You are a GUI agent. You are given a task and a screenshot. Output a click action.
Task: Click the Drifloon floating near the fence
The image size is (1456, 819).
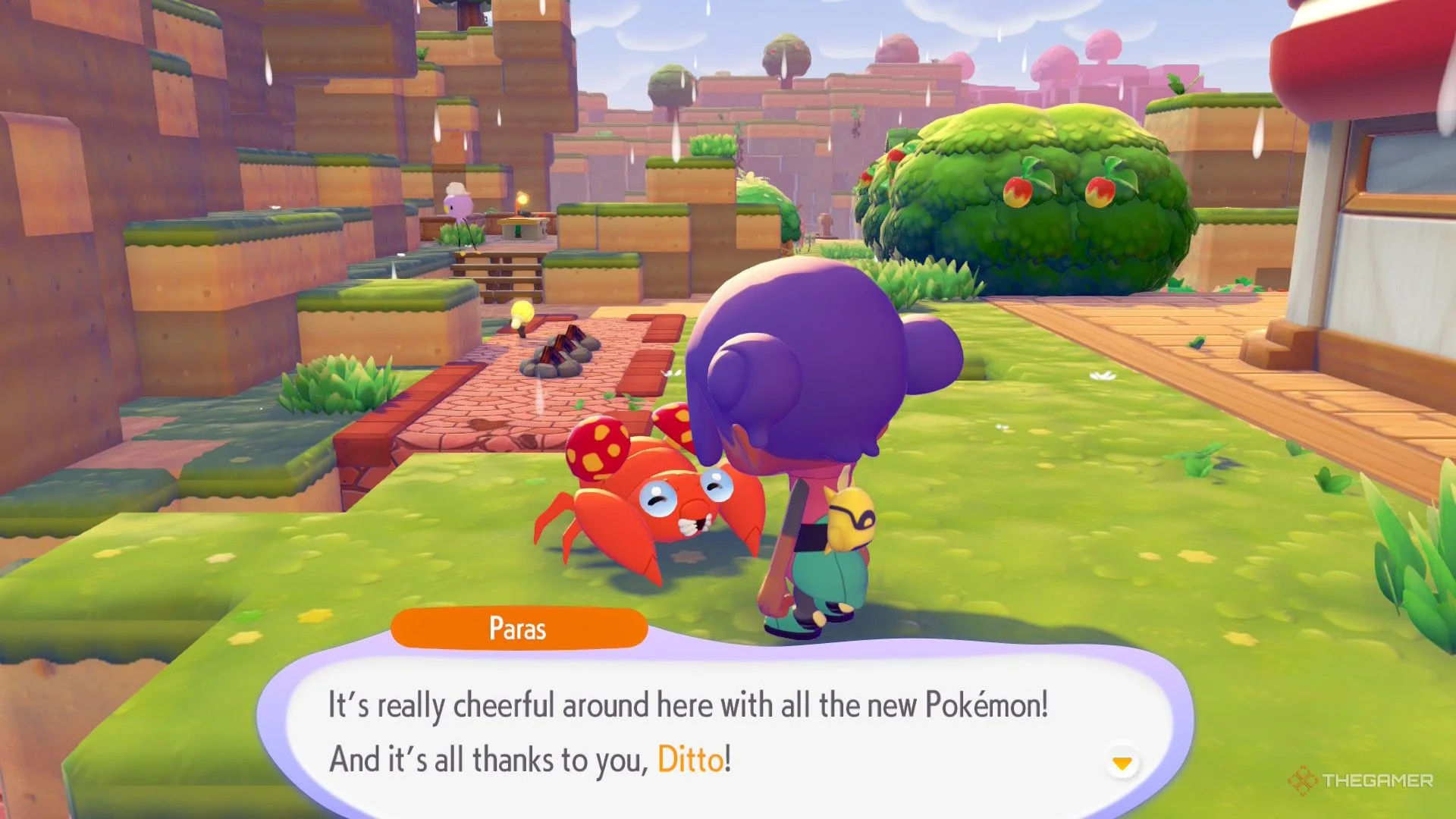[457, 202]
